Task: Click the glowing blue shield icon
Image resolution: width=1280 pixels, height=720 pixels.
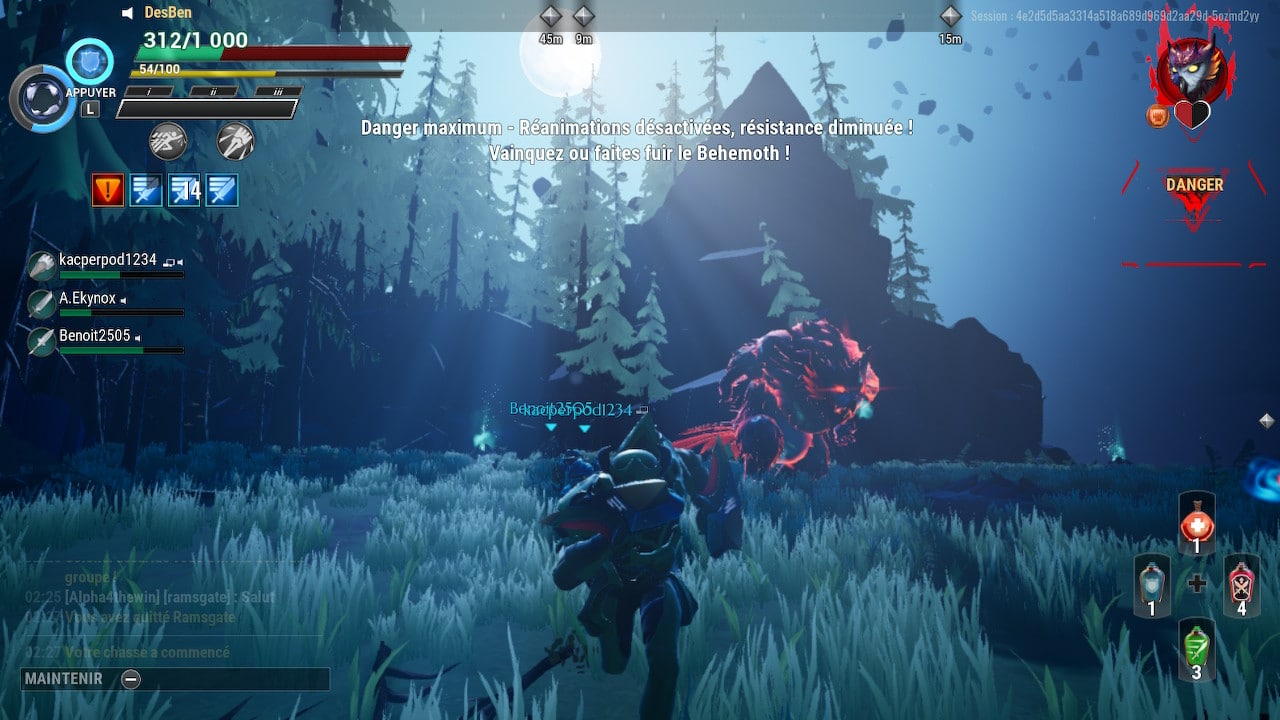Action: tap(90, 61)
